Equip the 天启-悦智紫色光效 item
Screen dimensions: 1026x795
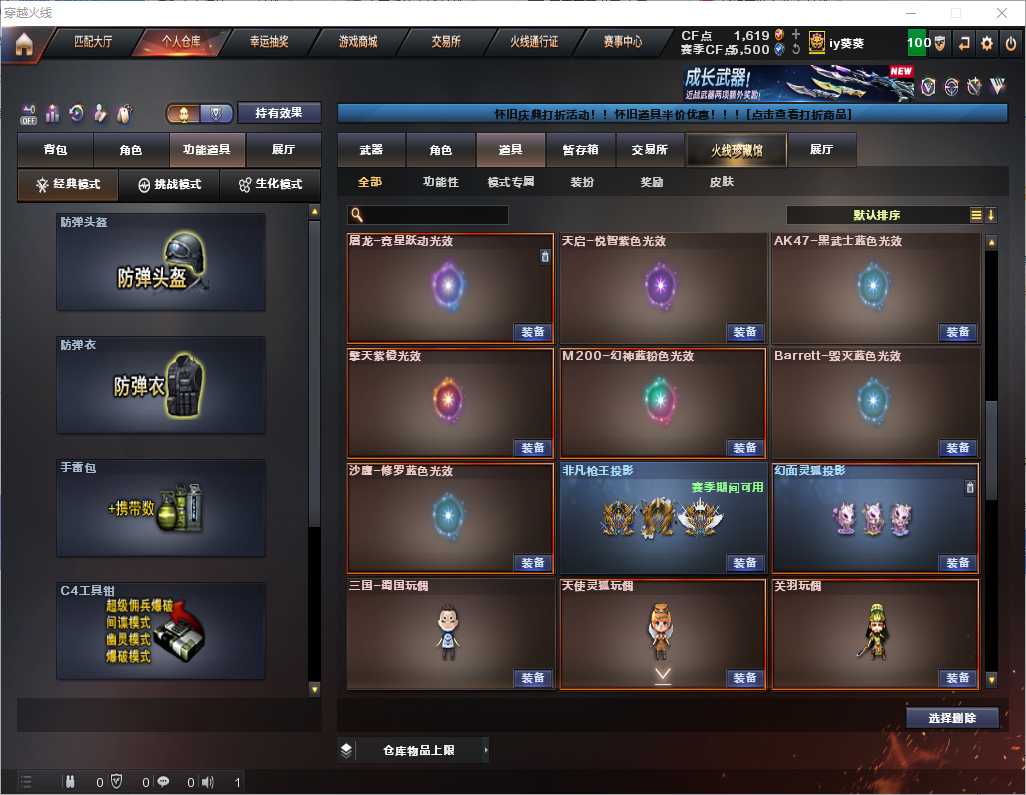pos(744,332)
